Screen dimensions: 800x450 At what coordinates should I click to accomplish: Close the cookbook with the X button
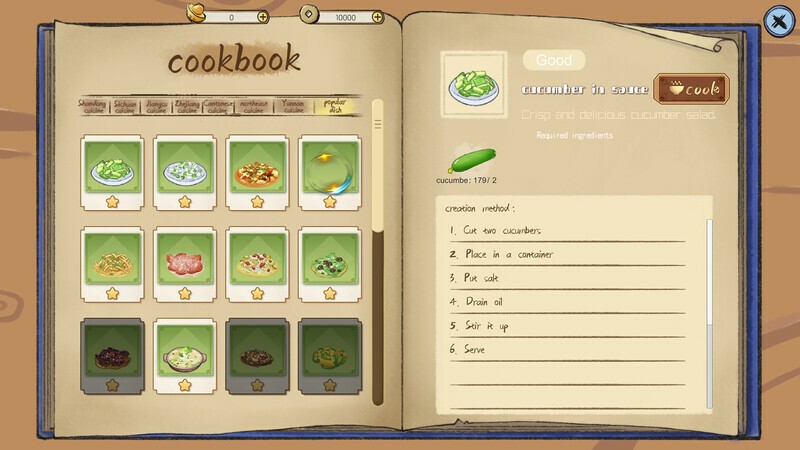tap(776, 19)
